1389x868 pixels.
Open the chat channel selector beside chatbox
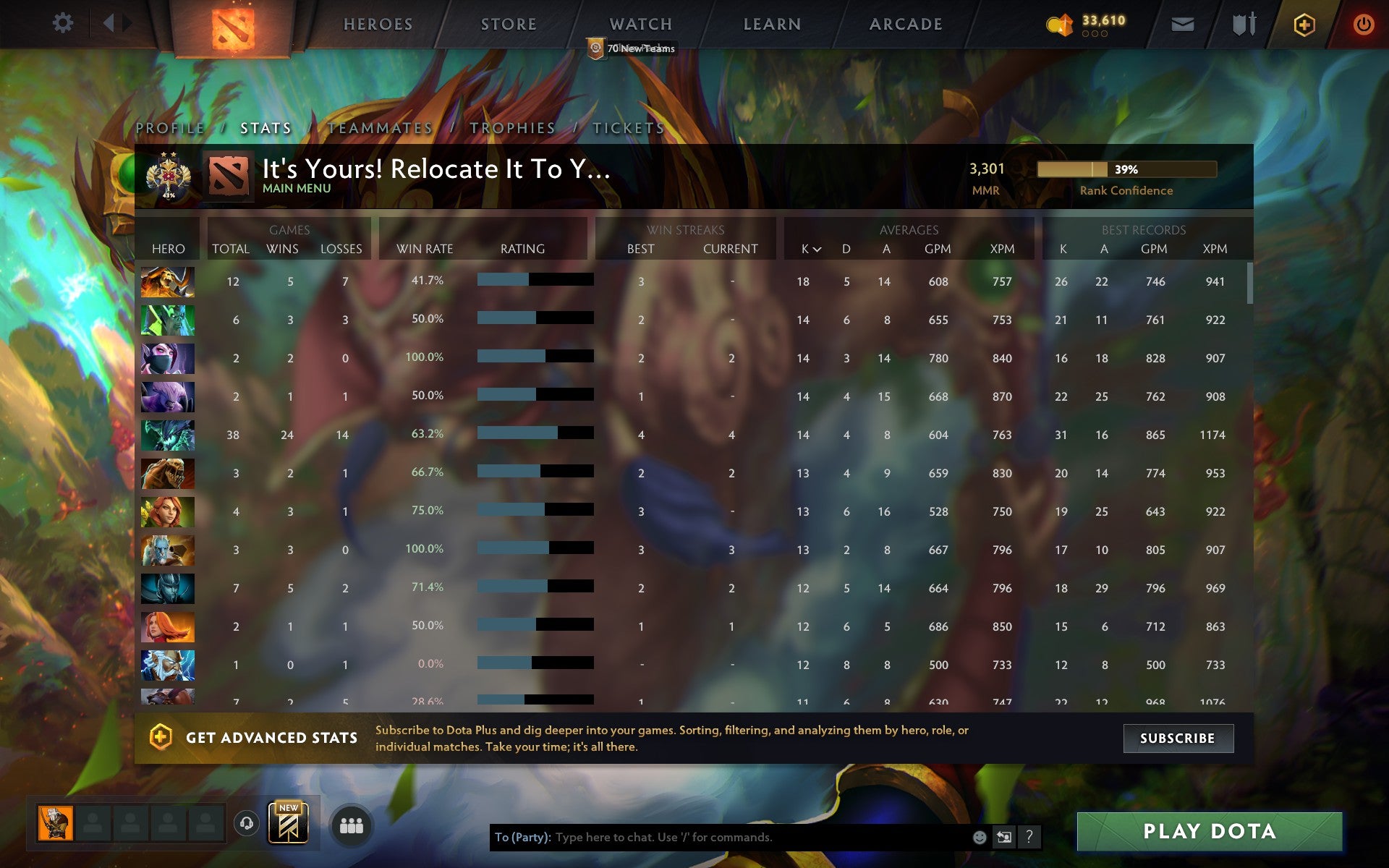[1004, 836]
